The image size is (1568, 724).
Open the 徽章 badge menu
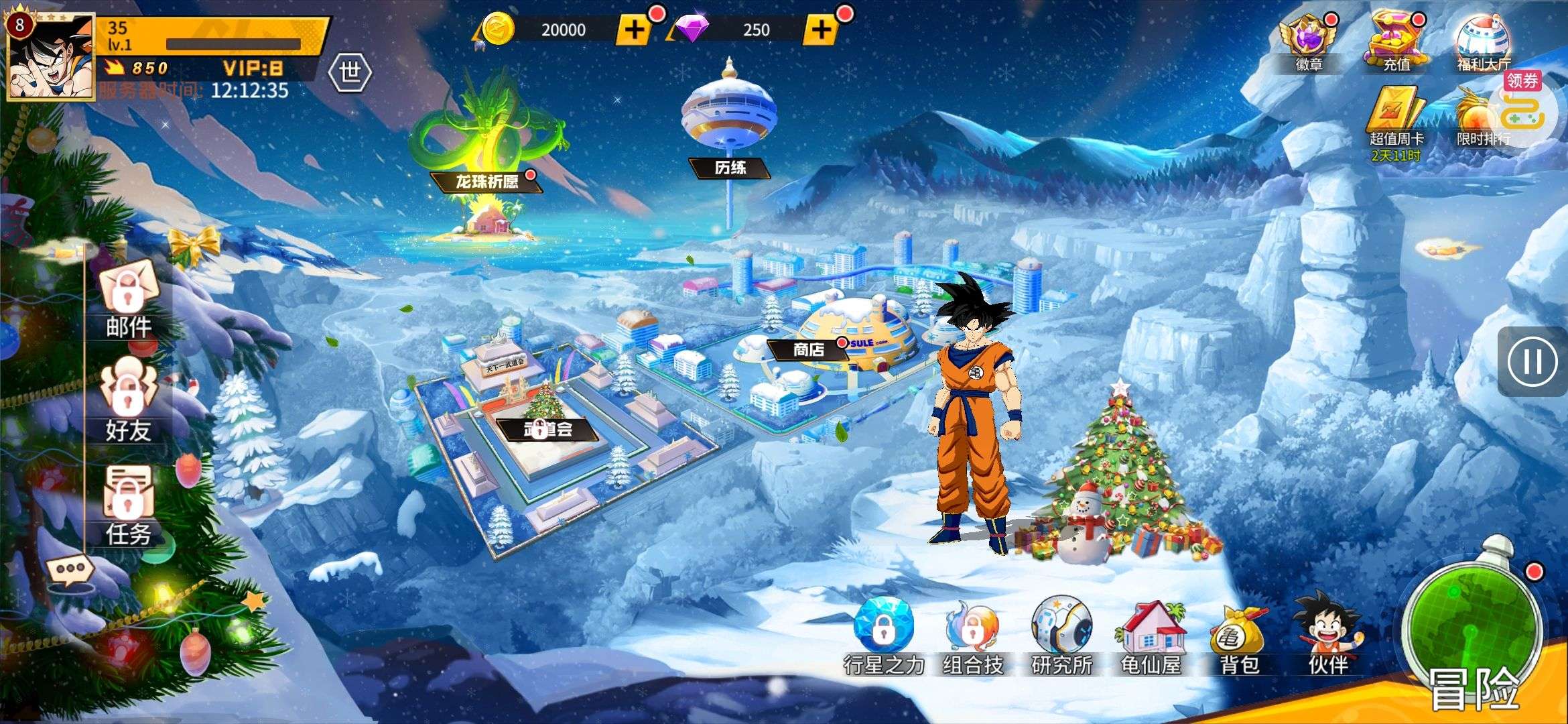click(x=1307, y=44)
